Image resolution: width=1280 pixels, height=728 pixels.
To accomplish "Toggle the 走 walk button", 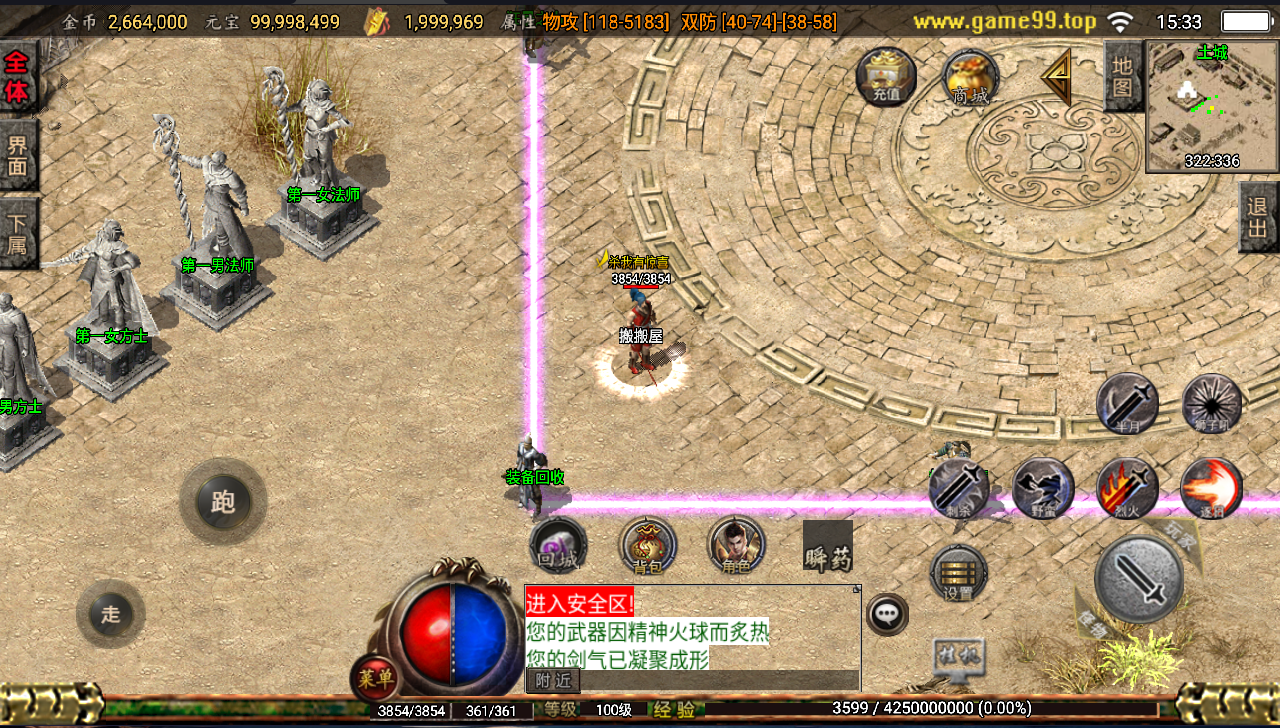I will tap(110, 614).
